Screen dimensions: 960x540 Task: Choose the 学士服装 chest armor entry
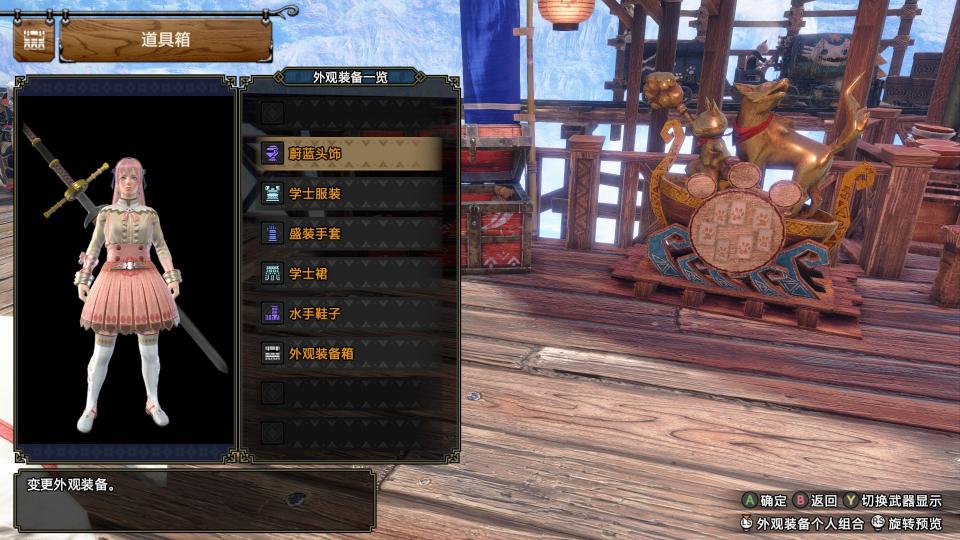point(342,194)
